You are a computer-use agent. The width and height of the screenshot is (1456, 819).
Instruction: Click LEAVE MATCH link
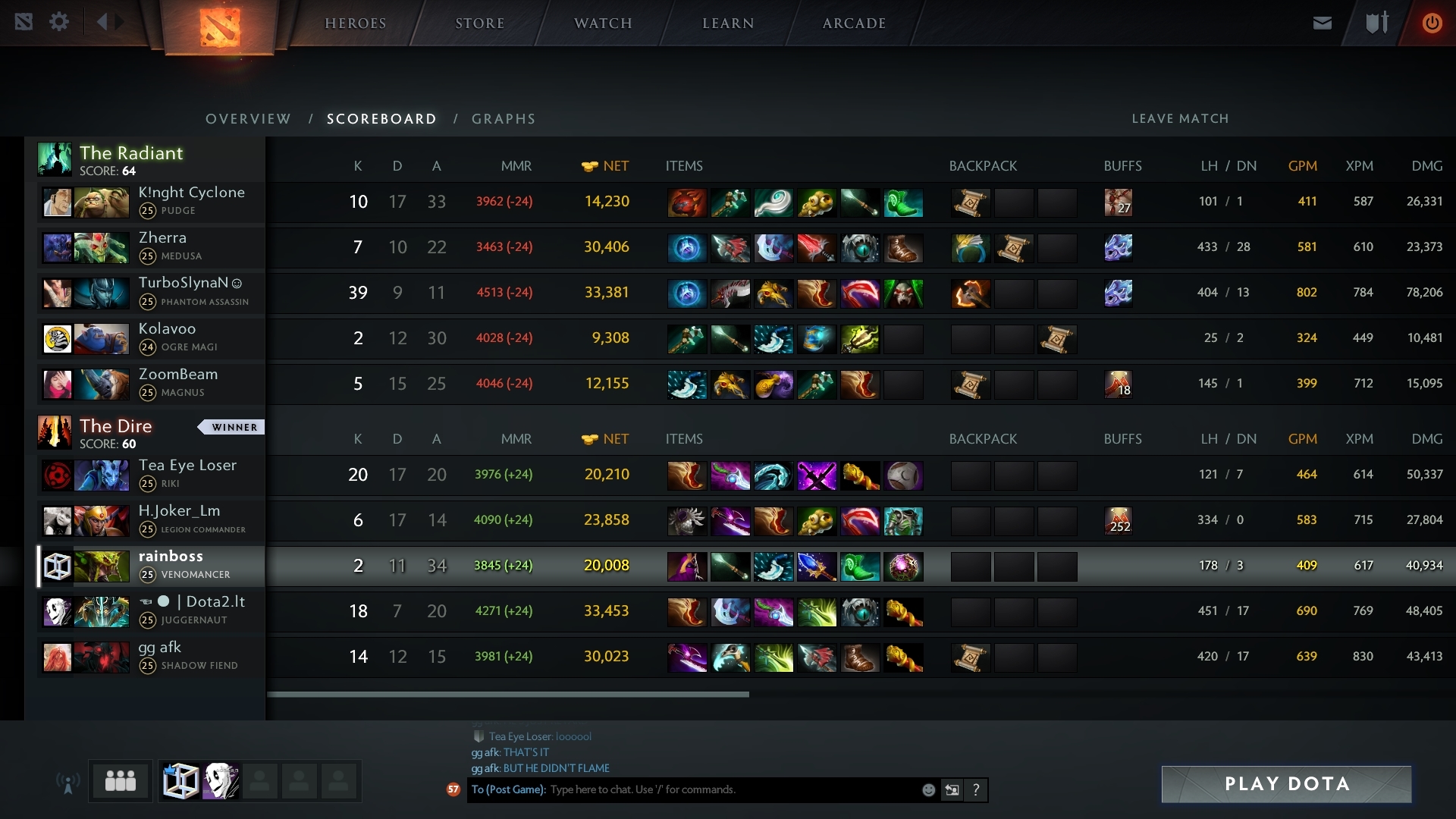[1181, 119]
